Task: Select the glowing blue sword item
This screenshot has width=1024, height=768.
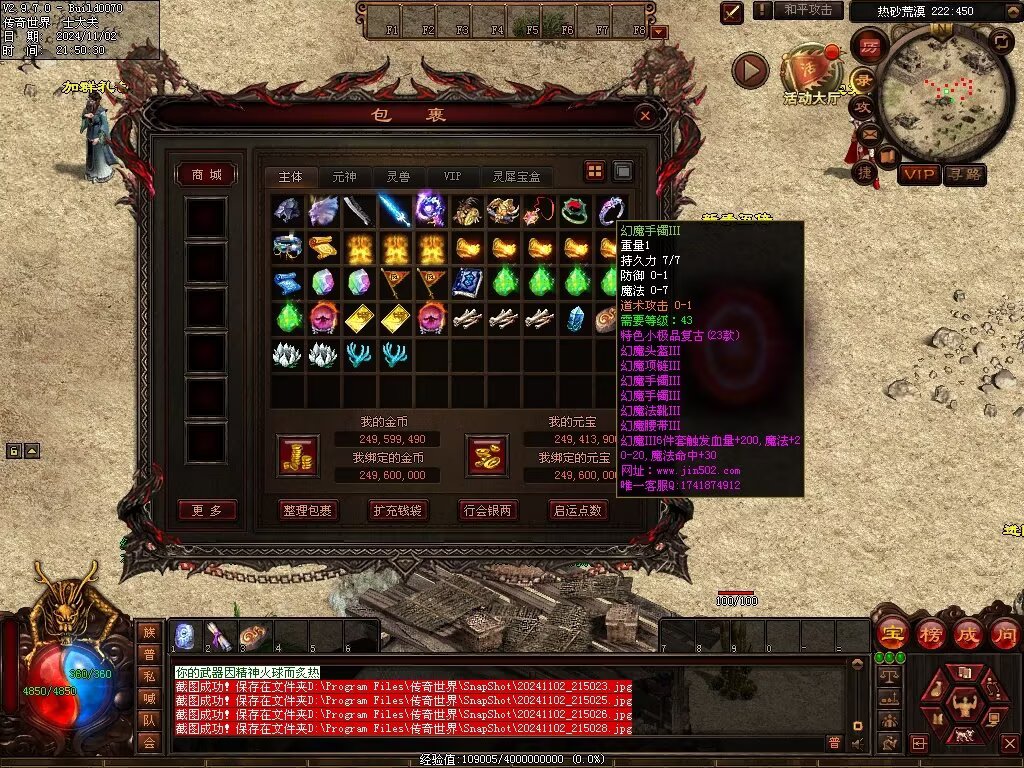Action: (394, 211)
